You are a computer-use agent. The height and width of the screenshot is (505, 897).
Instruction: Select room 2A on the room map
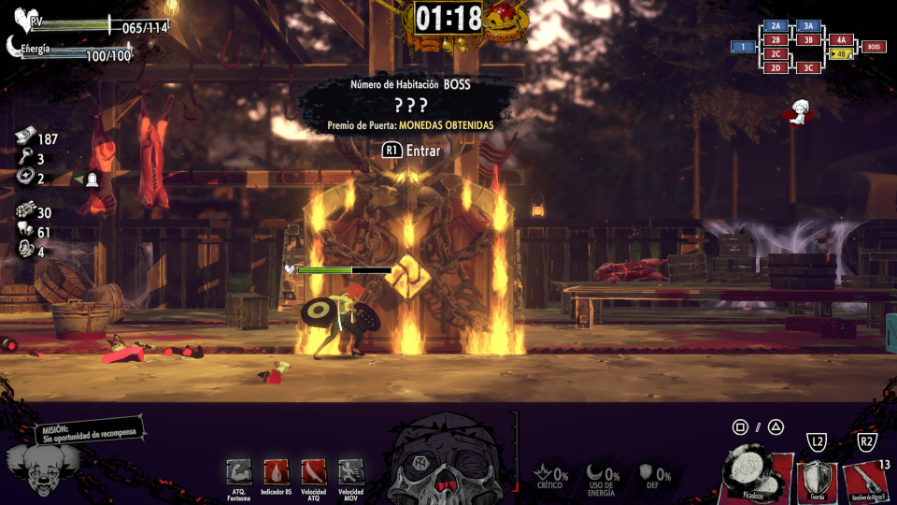(776, 26)
